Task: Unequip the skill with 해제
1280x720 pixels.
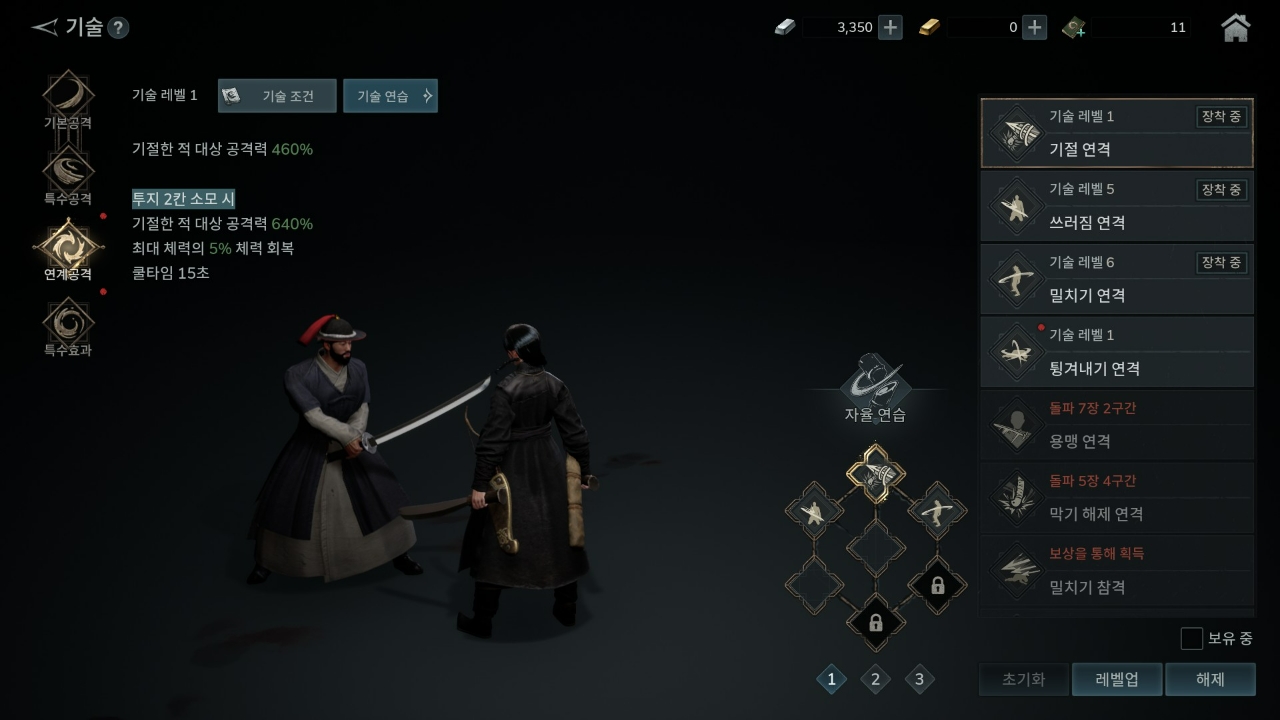Action: (x=1210, y=680)
